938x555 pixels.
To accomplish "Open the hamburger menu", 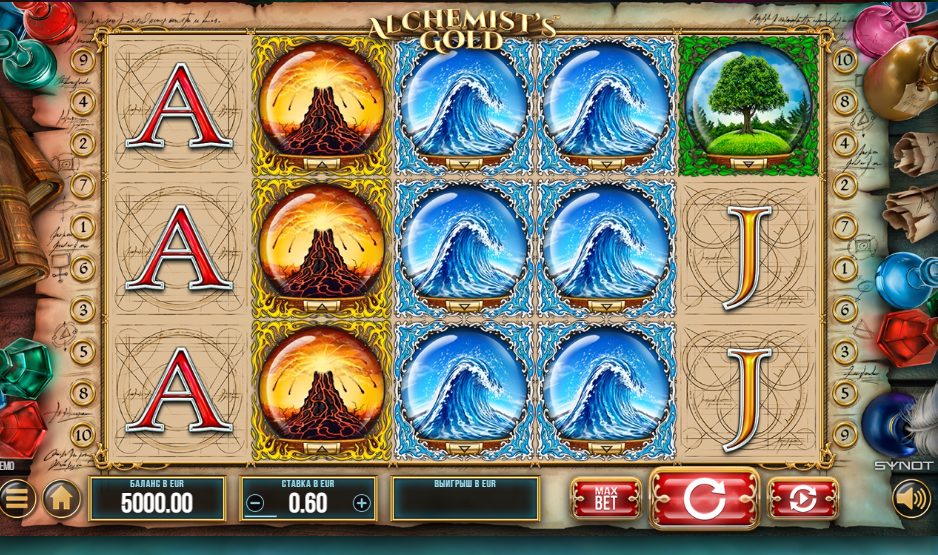I will pos(15,497).
